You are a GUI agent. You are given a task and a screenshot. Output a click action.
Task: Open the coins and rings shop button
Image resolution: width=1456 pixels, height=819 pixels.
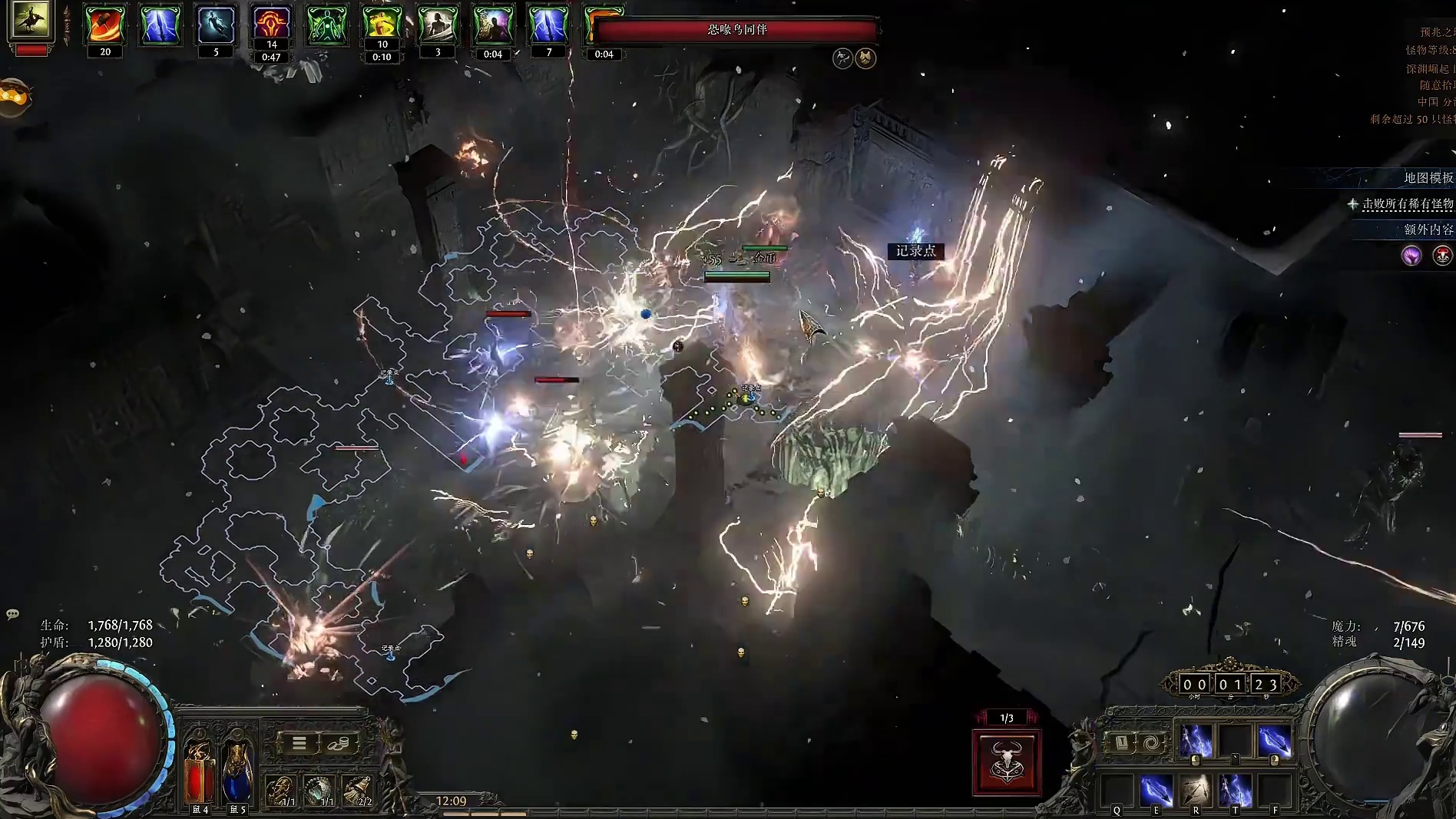[x=339, y=743]
